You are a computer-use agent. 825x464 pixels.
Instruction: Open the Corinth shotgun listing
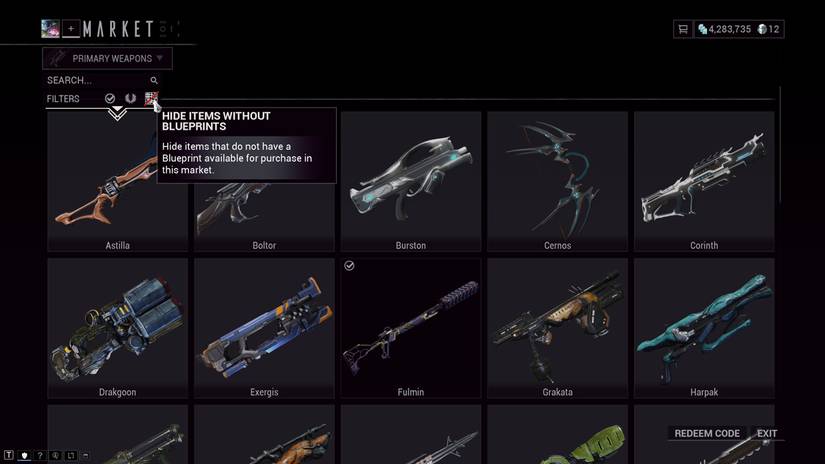pyautogui.click(x=704, y=181)
